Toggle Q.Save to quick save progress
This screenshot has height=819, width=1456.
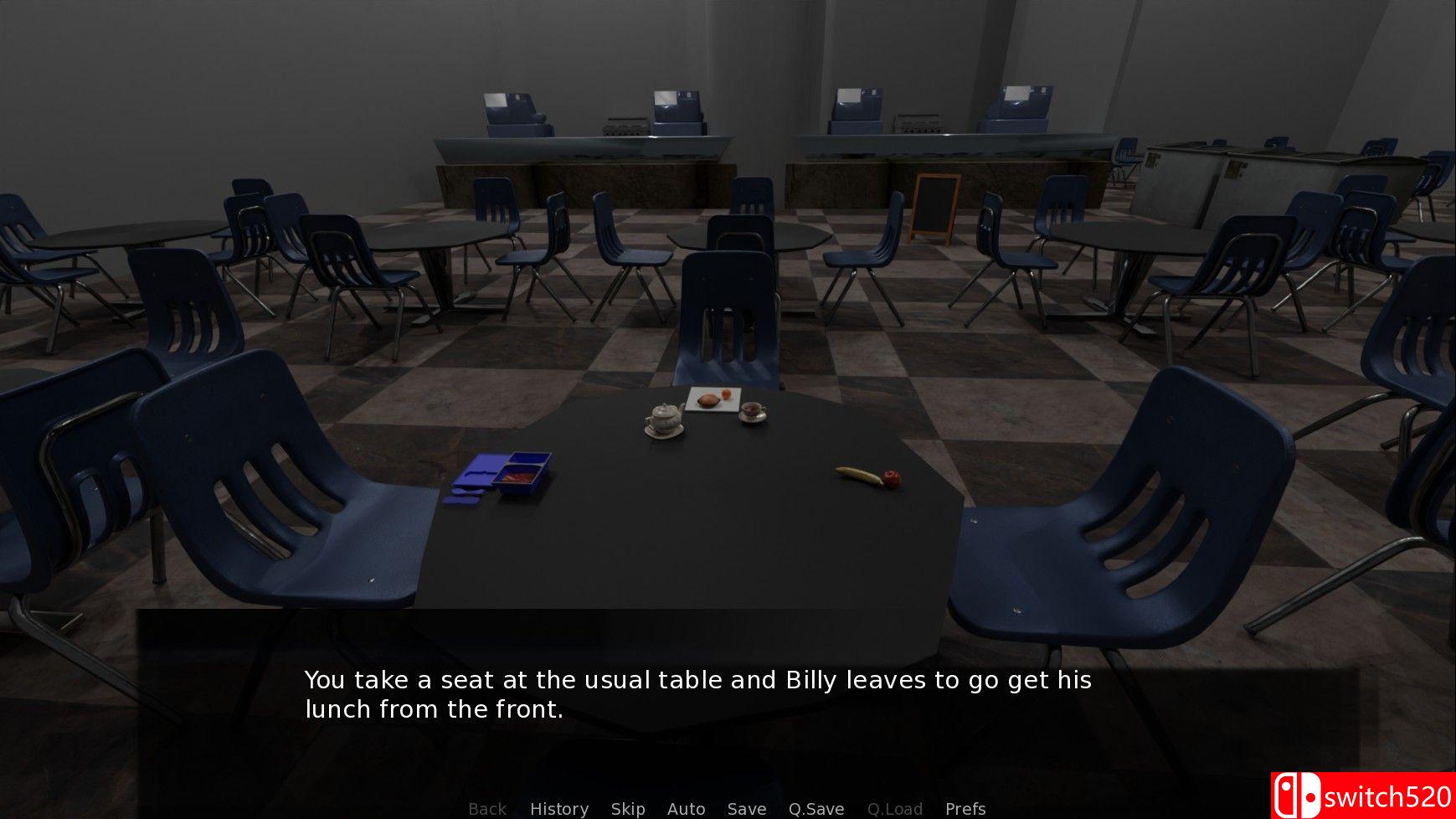tap(816, 808)
